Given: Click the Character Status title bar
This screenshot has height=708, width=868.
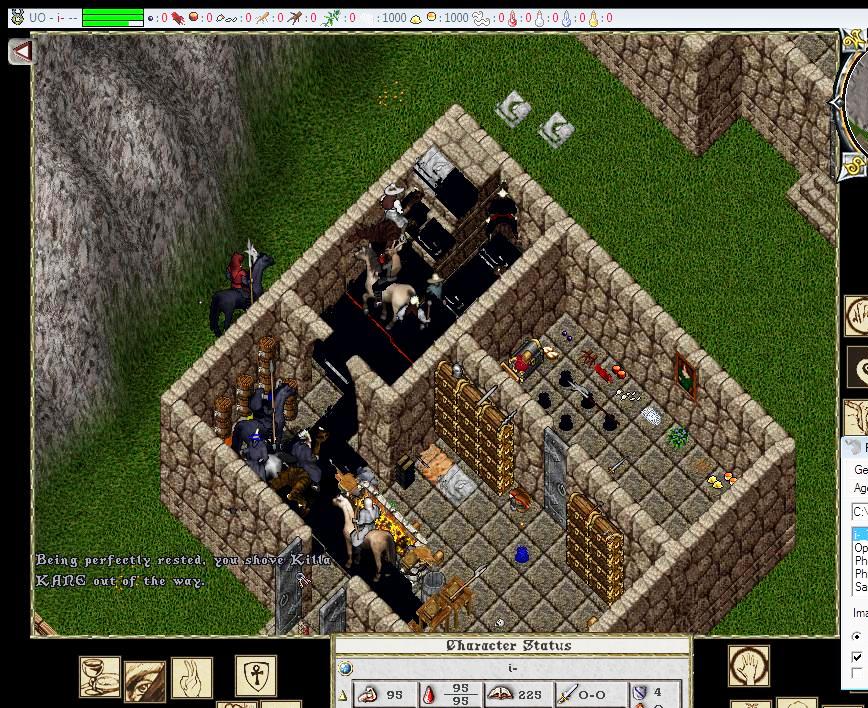Looking at the screenshot, I should (510, 646).
